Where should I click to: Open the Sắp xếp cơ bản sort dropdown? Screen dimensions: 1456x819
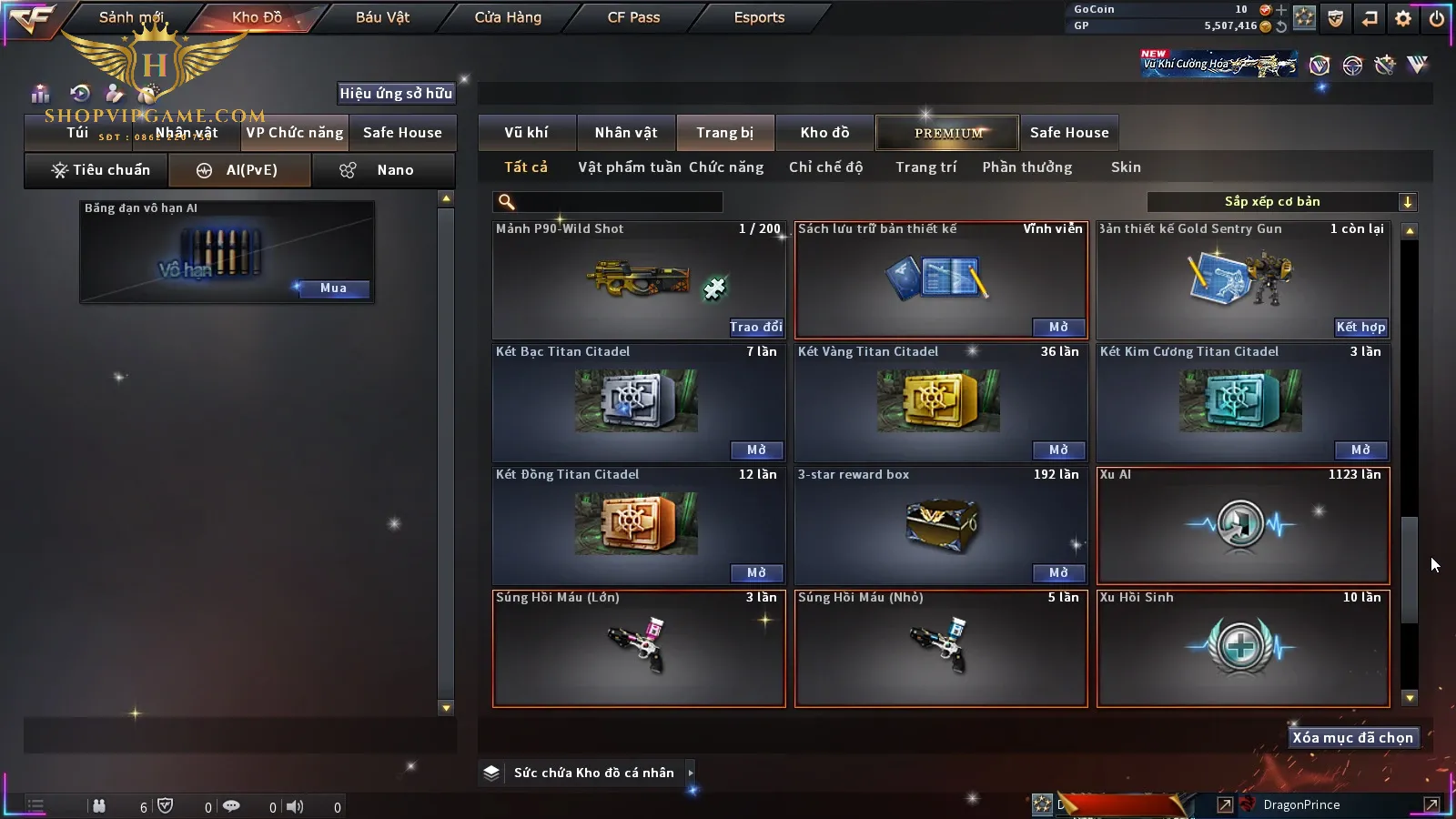click(x=1281, y=202)
